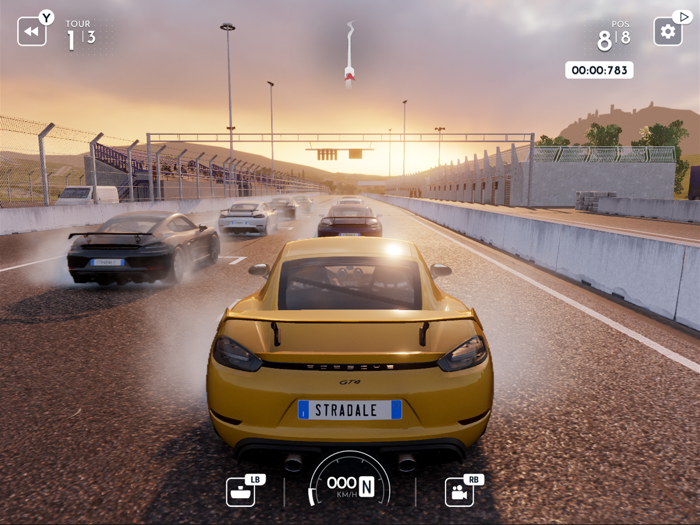The height and width of the screenshot is (525, 700).
Task: Switch view with the video camera icon
Action: coord(459,491)
